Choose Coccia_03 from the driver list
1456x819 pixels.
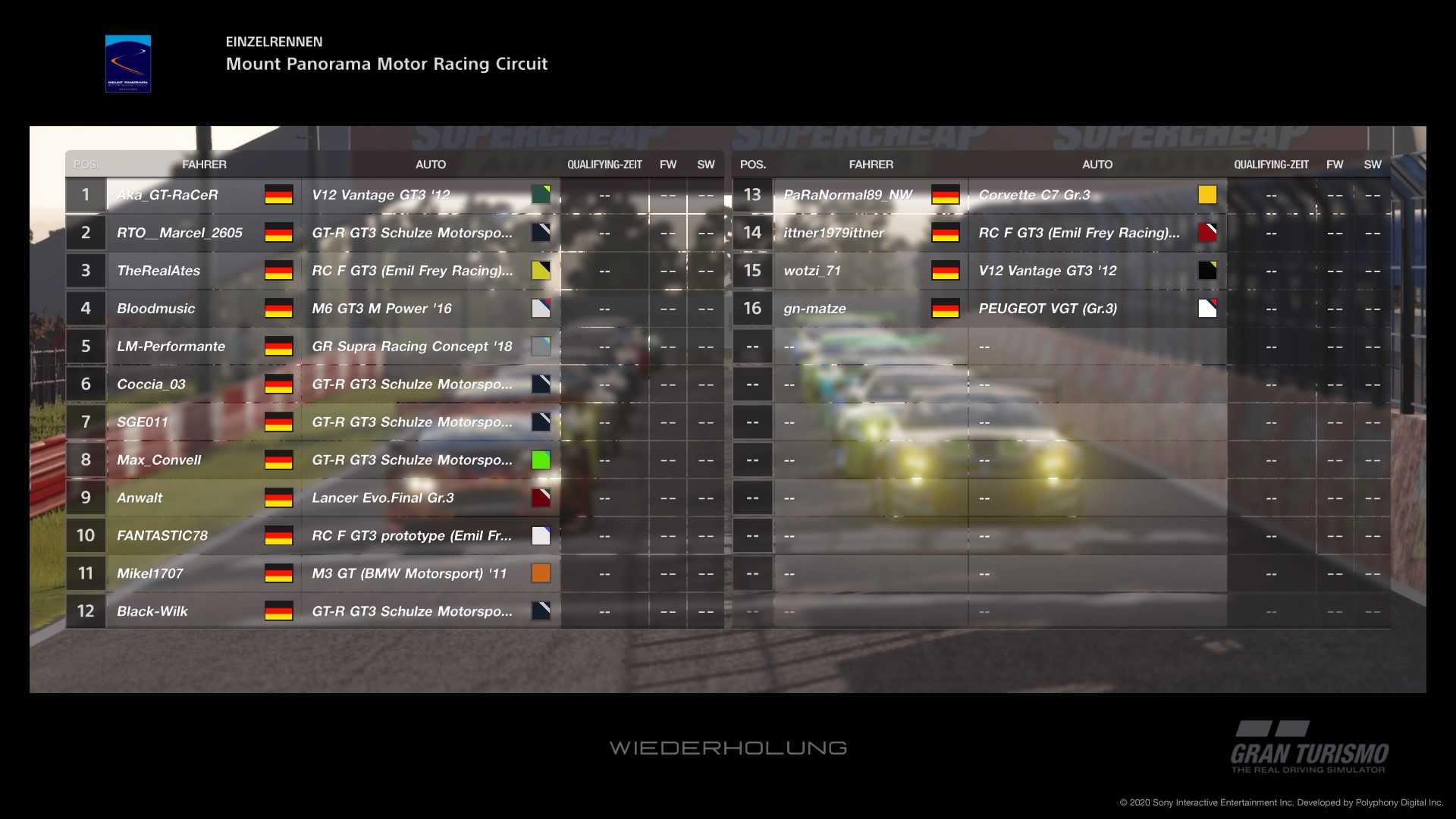151,384
